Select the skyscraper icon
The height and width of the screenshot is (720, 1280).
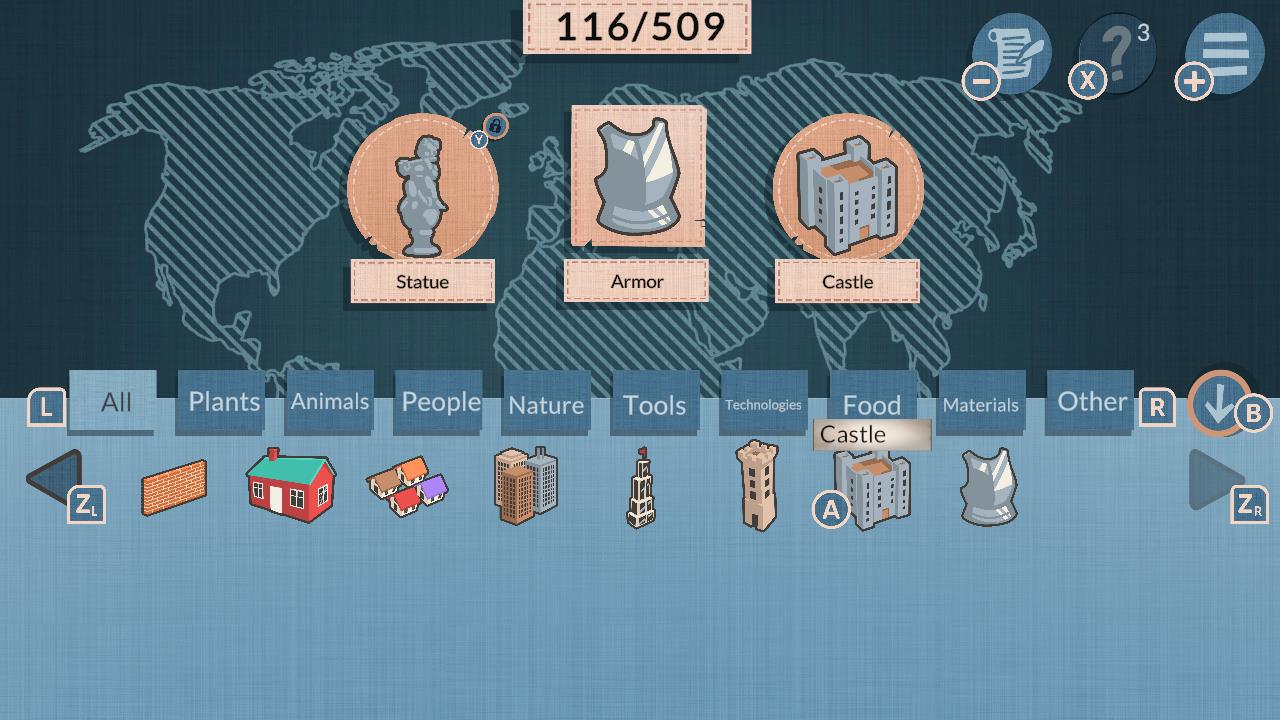point(524,487)
